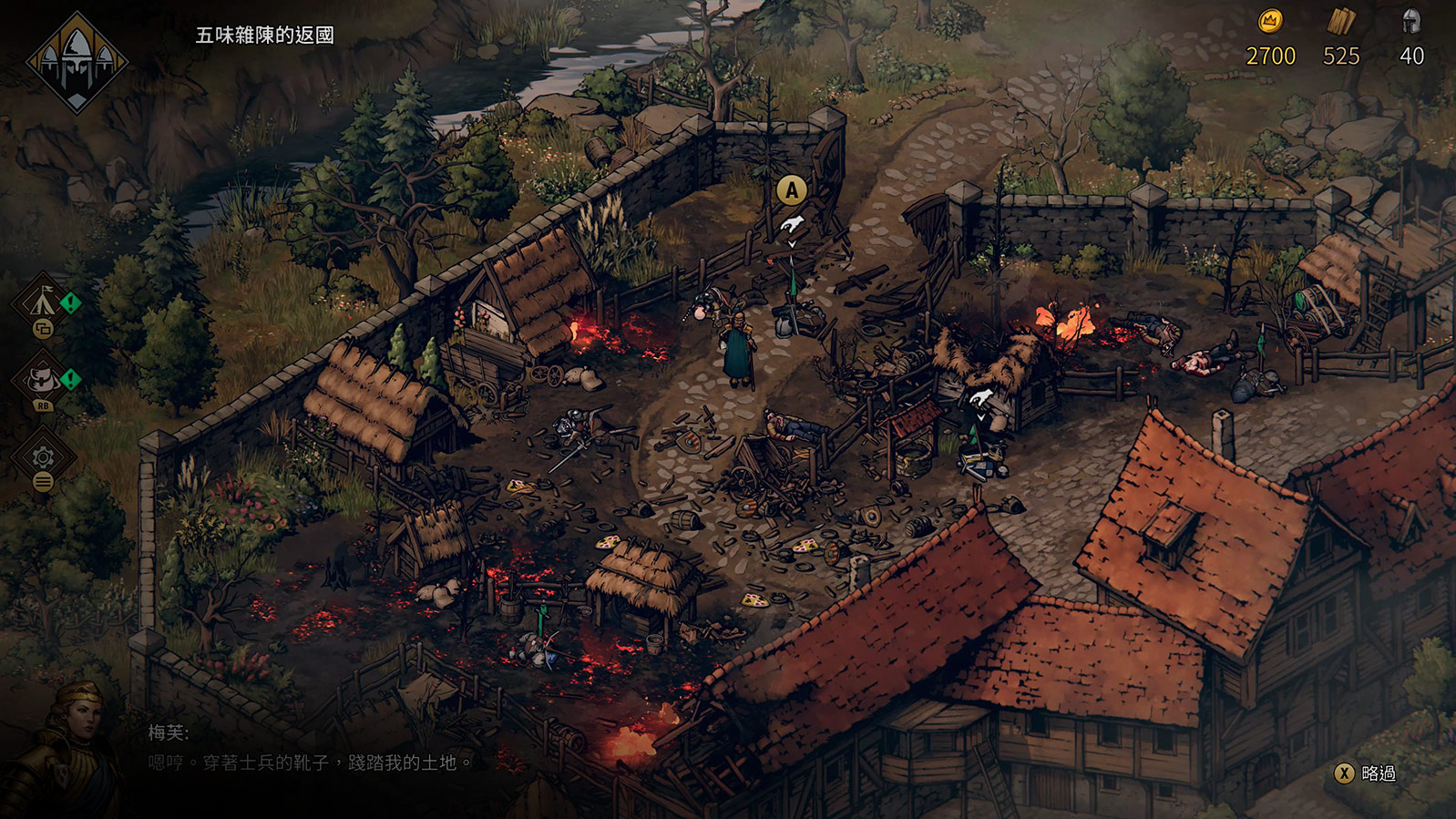Image resolution: width=1456 pixels, height=819 pixels.
Task: Skip the dialogue with 略過
Action: click(1366, 773)
